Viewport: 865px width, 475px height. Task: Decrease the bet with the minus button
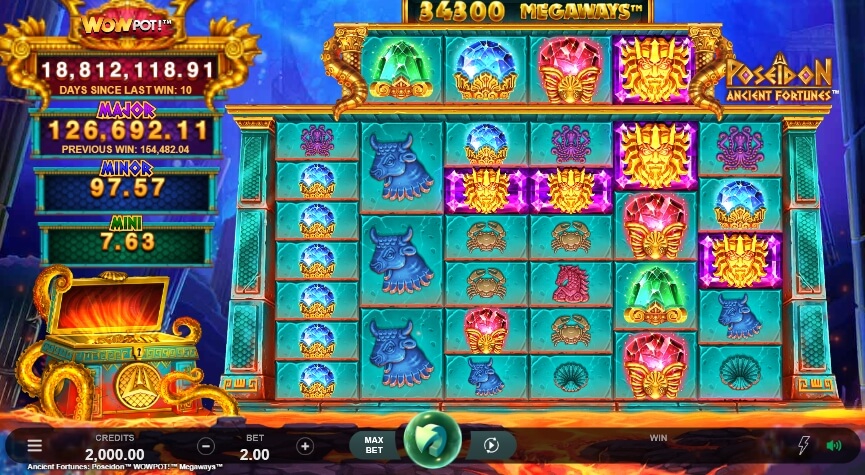coord(206,446)
